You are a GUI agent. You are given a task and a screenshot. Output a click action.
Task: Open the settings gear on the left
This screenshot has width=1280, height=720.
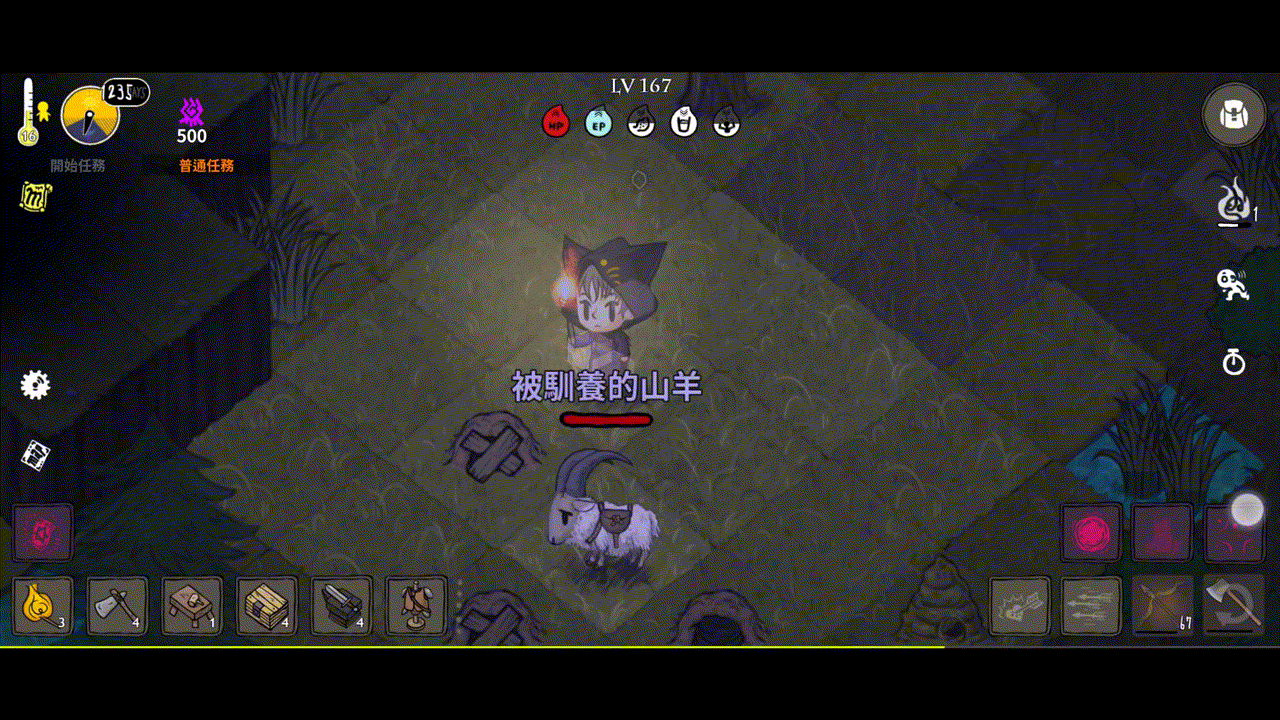coord(36,384)
